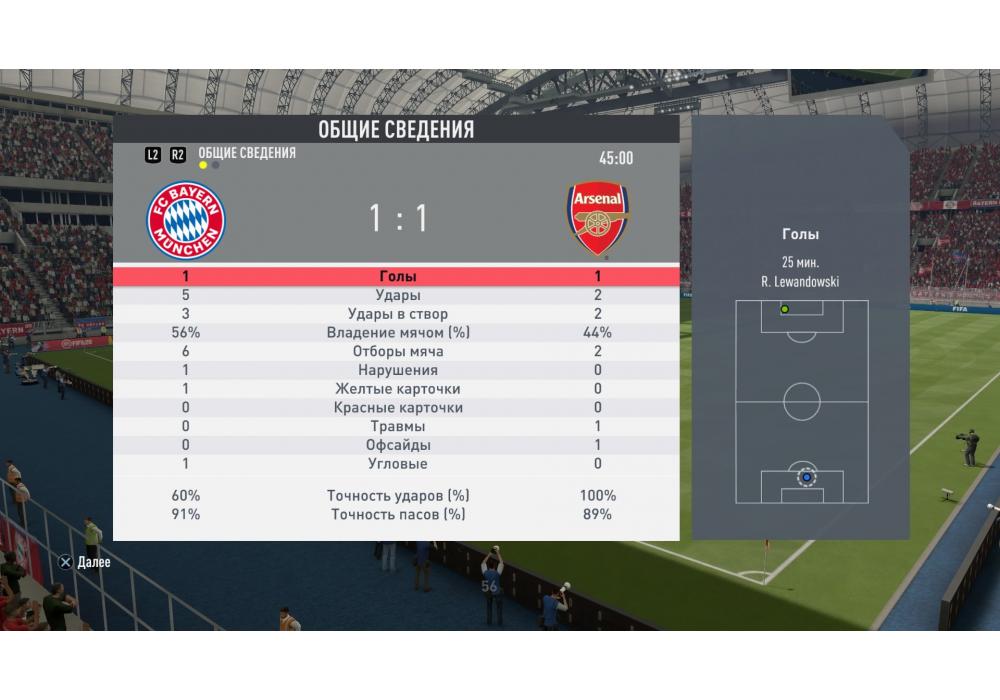The width and height of the screenshot is (1000, 700).
Task: Switch to the second page dot indicator
Action: (216, 165)
